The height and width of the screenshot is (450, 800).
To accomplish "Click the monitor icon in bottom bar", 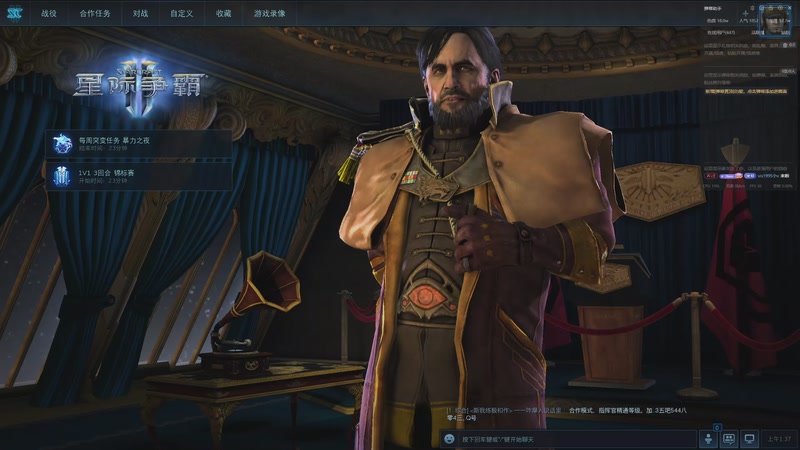I will [x=748, y=439].
